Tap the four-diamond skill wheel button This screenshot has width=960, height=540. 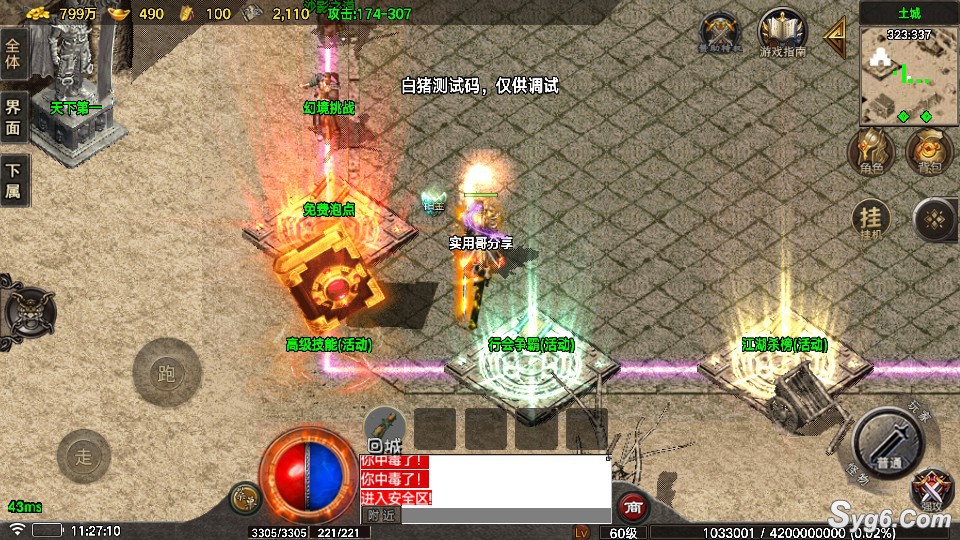[x=937, y=220]
